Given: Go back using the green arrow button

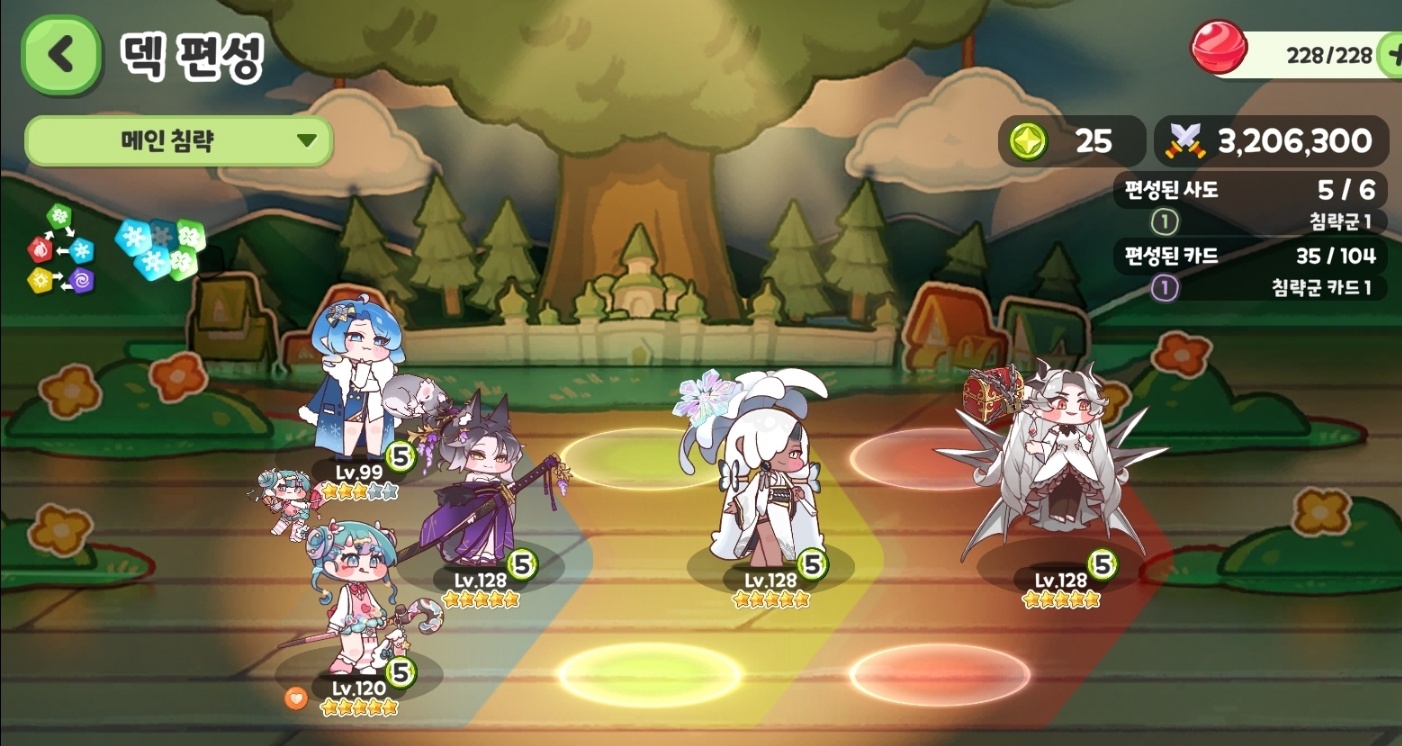Looking at the screenshot, I should click(x=62, y=56).
